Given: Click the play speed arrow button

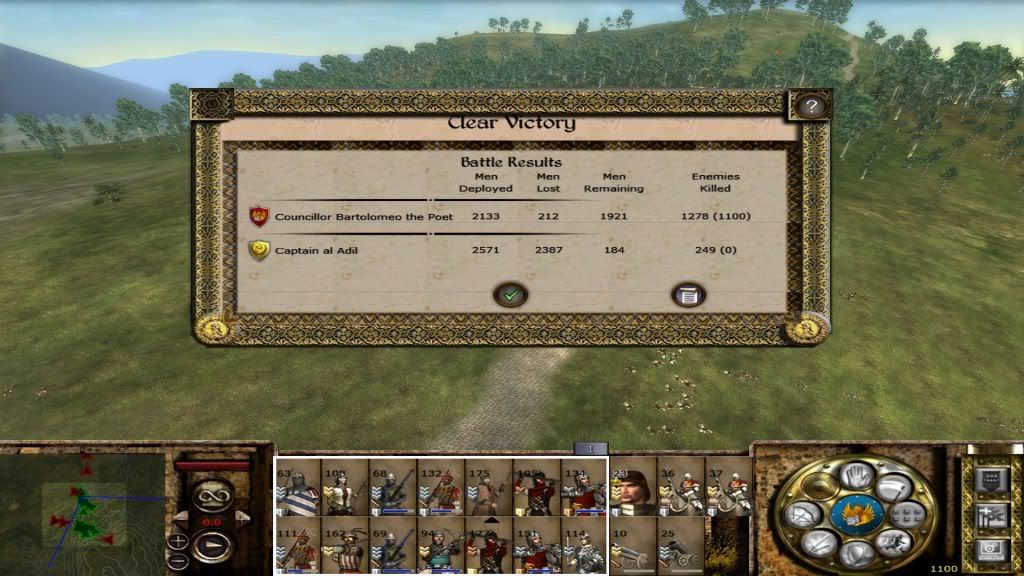Looking at the screenshot, I should [x=211, y=546].
